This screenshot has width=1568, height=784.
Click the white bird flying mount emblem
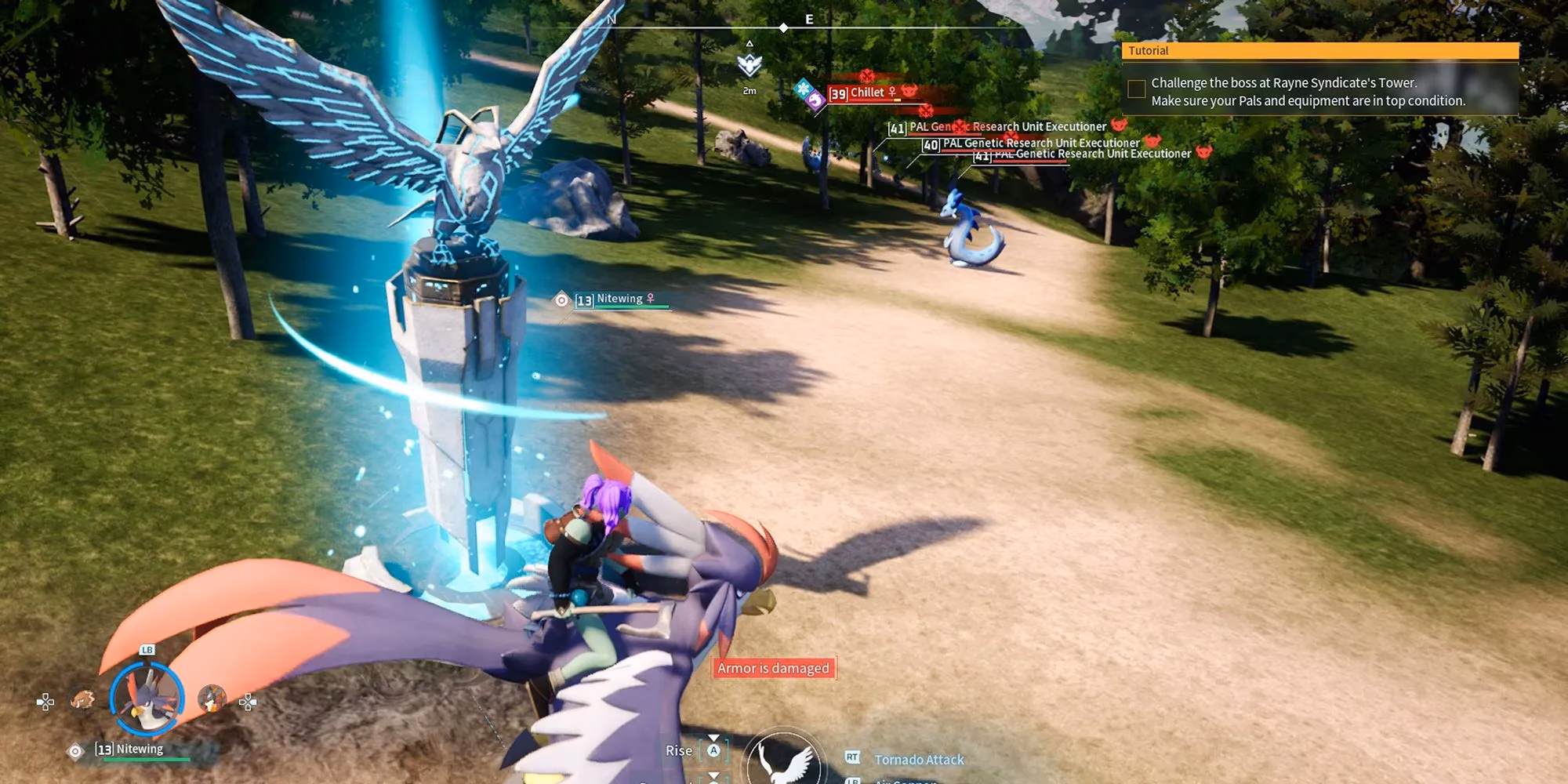click(x=782, y=759)
